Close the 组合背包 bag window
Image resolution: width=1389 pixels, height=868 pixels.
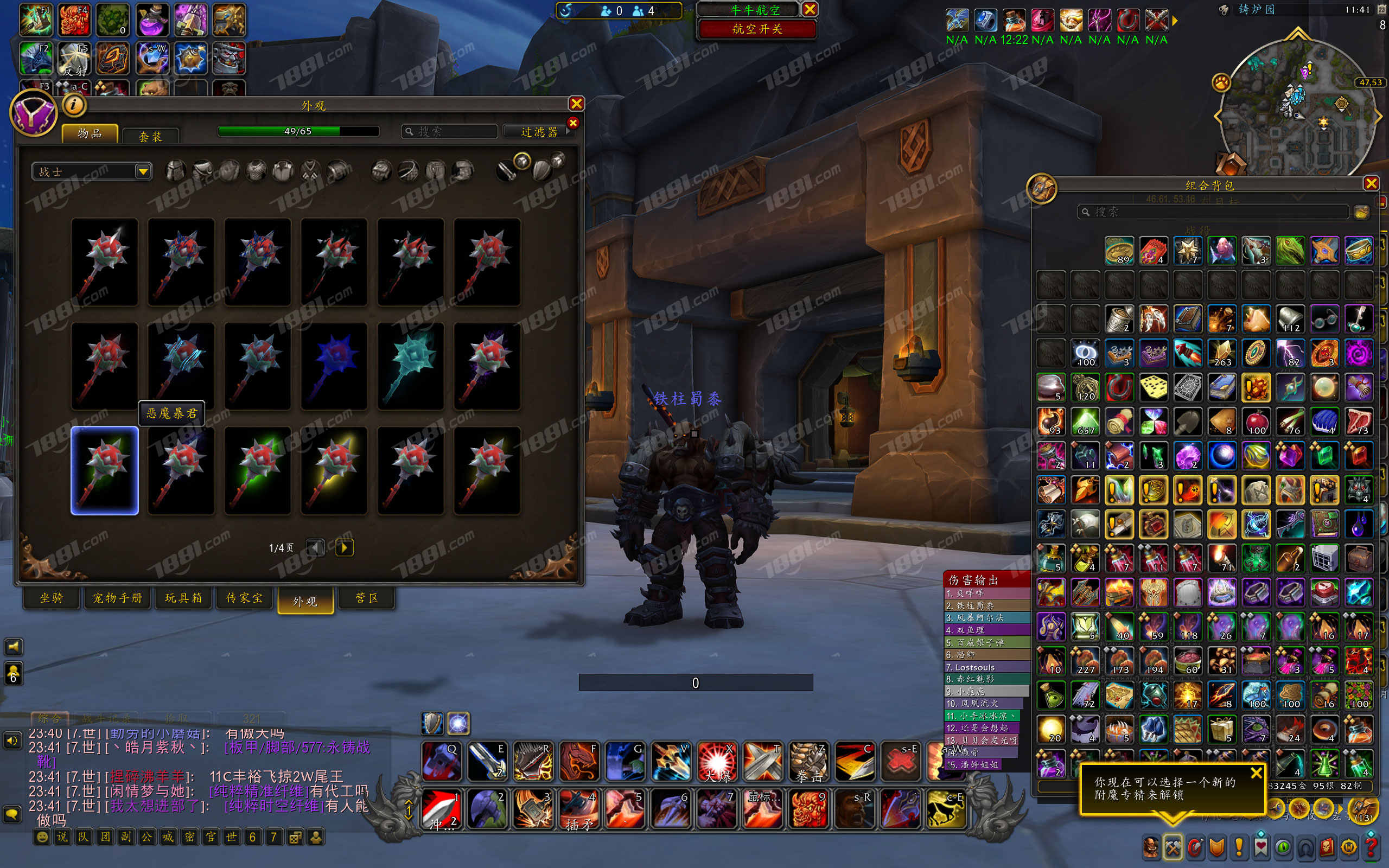click(x=1371, y=184)
